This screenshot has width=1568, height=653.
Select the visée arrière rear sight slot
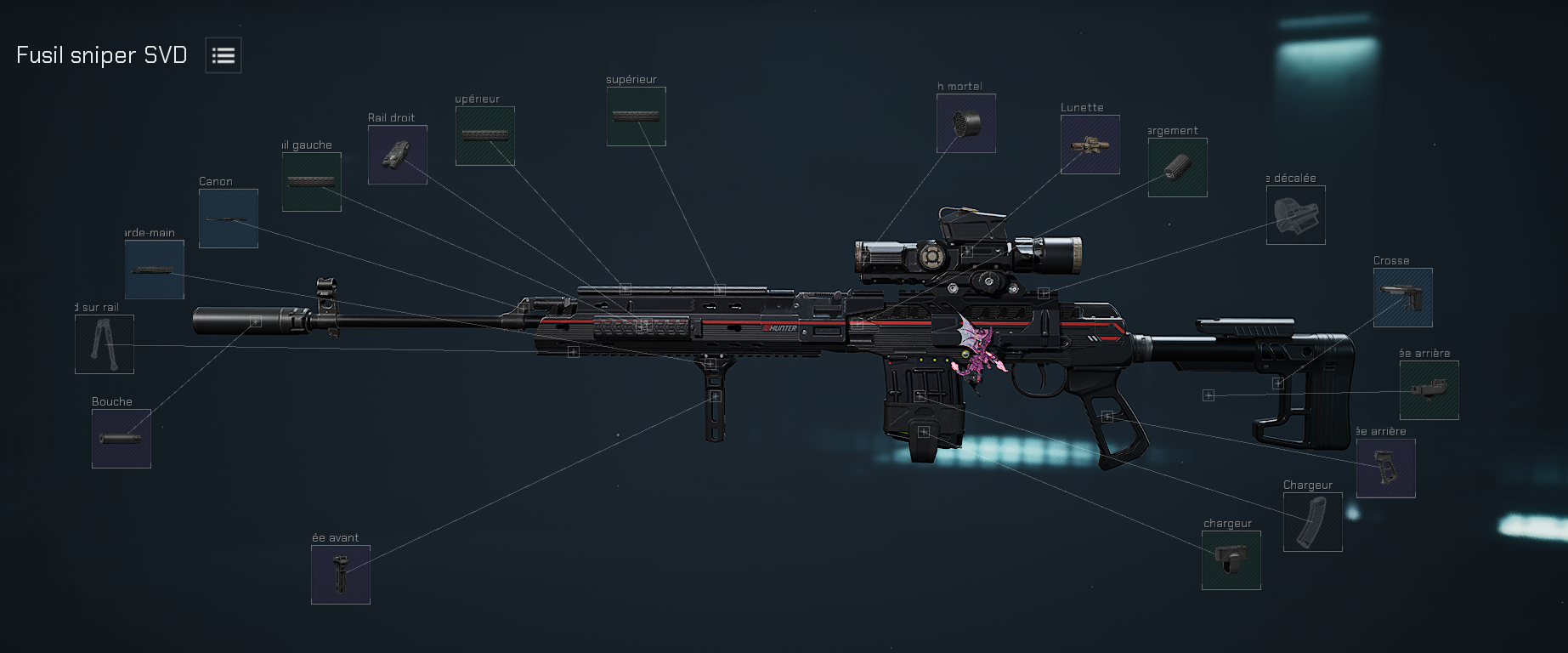[x=1429, y=389]
